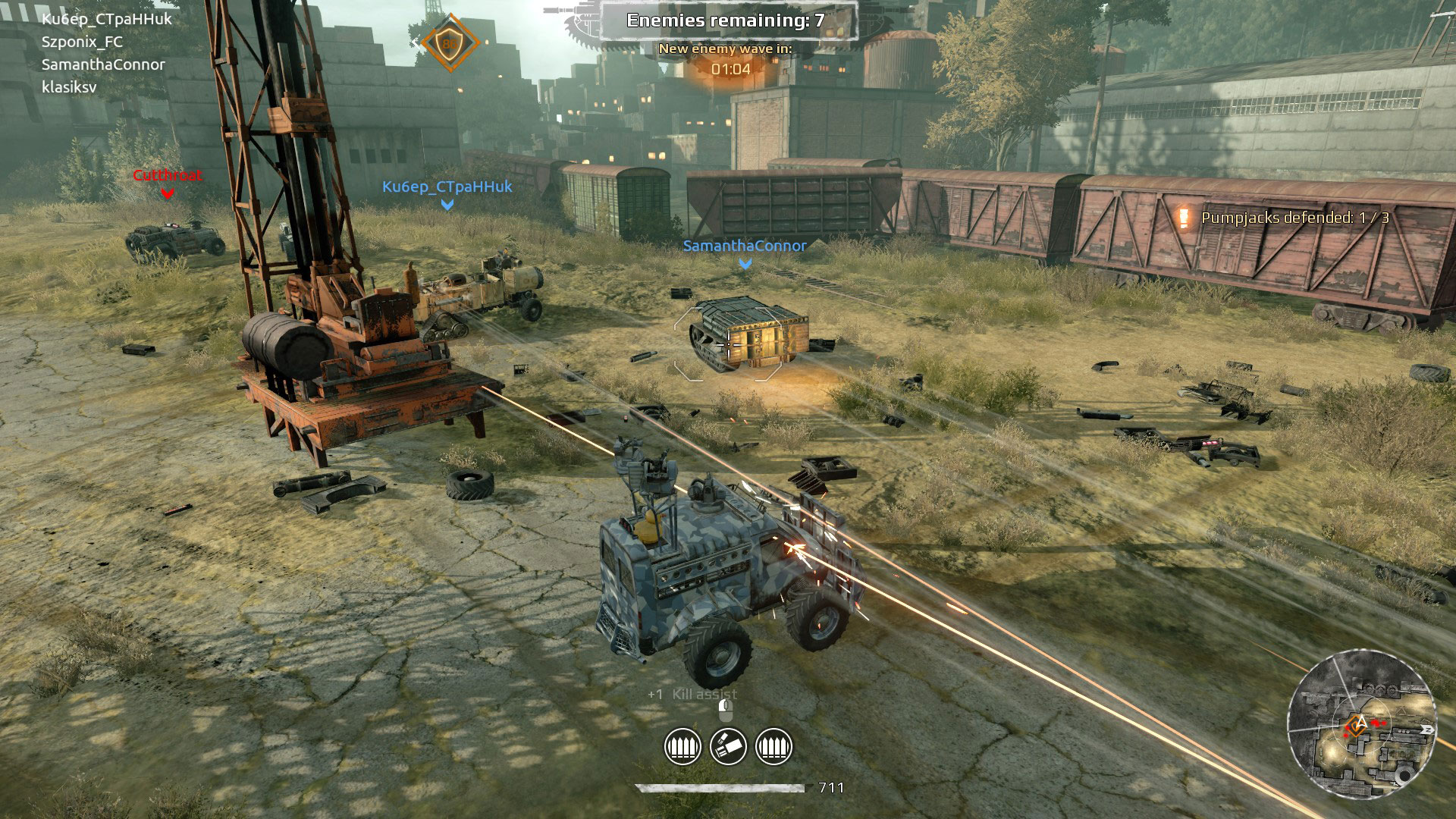Select the red Cutthroat enemy name tag
1456x819 pixels.
[x=168, y=175]
